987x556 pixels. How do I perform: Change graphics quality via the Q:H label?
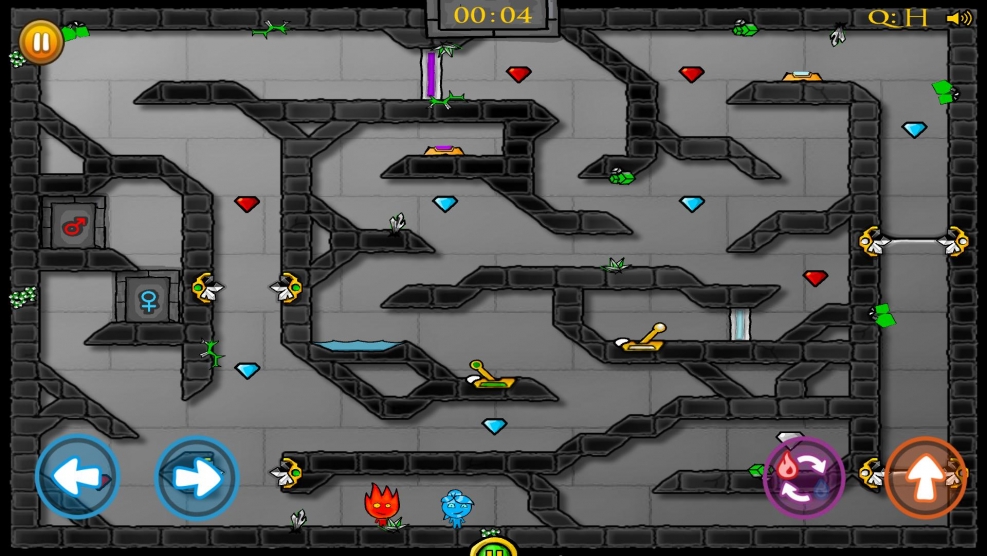(x=897, y=18)
